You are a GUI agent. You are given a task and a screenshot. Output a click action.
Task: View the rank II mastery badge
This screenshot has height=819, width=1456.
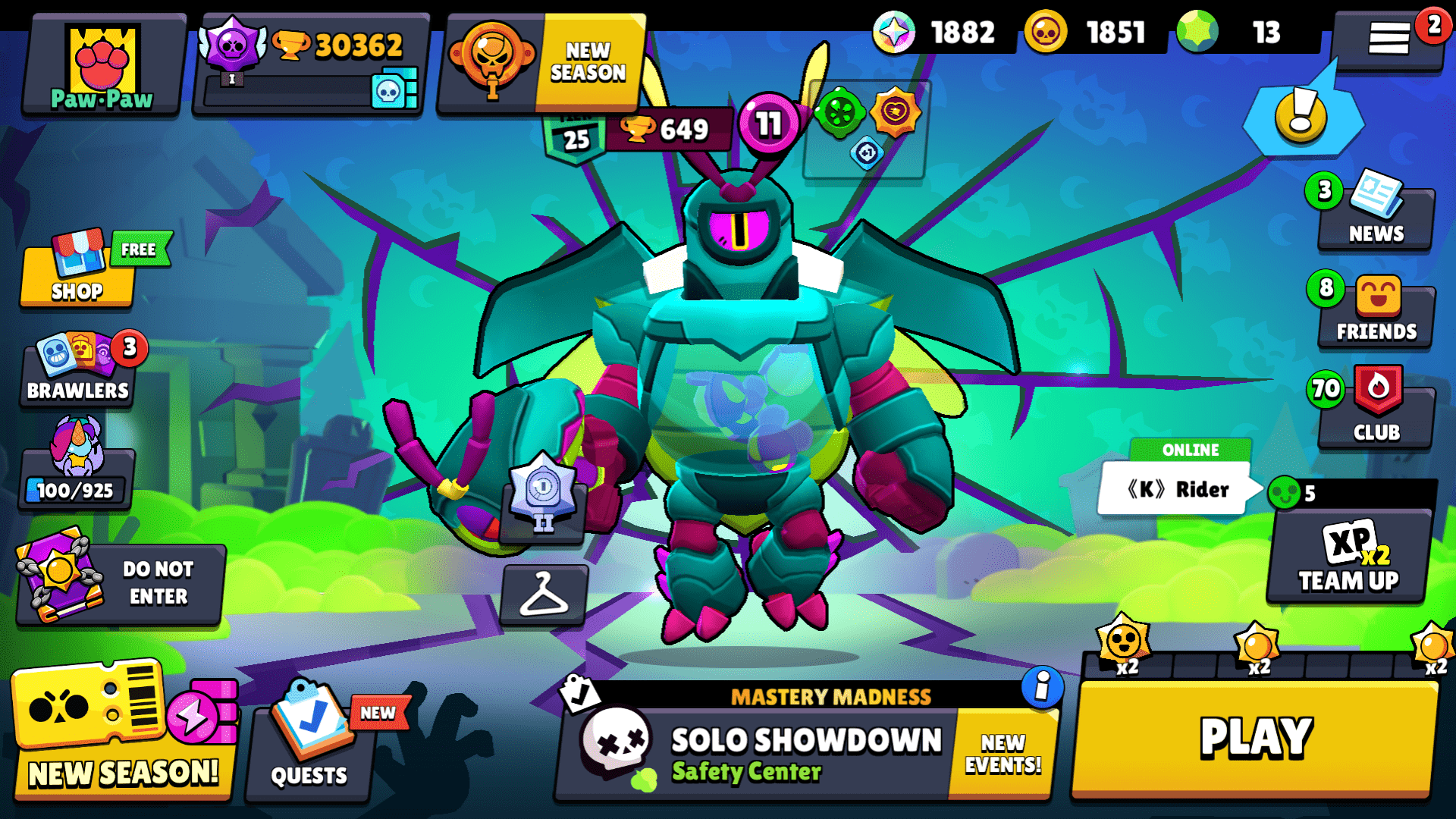541,500
